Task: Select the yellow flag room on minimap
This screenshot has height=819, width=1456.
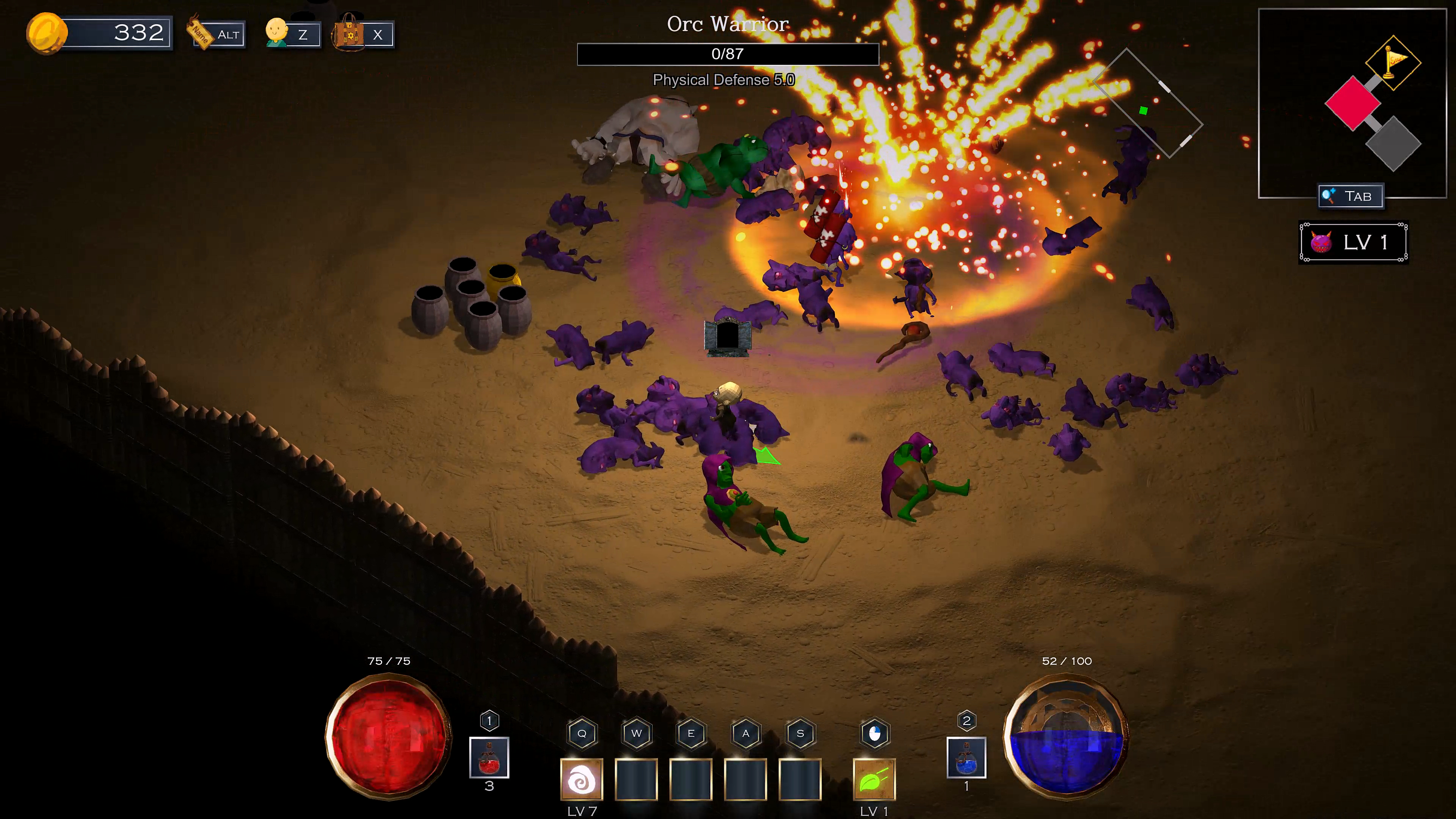Action: (x=1393, y=62)
